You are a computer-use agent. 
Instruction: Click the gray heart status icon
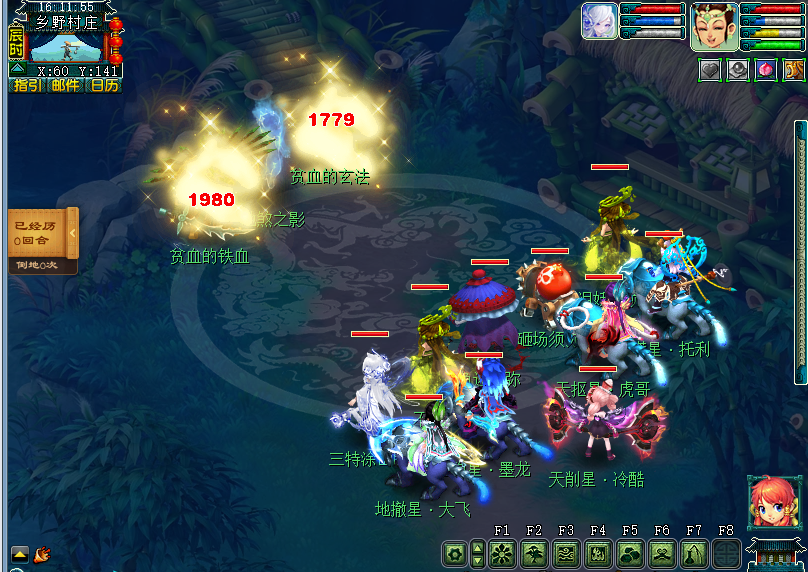(709, 70)
